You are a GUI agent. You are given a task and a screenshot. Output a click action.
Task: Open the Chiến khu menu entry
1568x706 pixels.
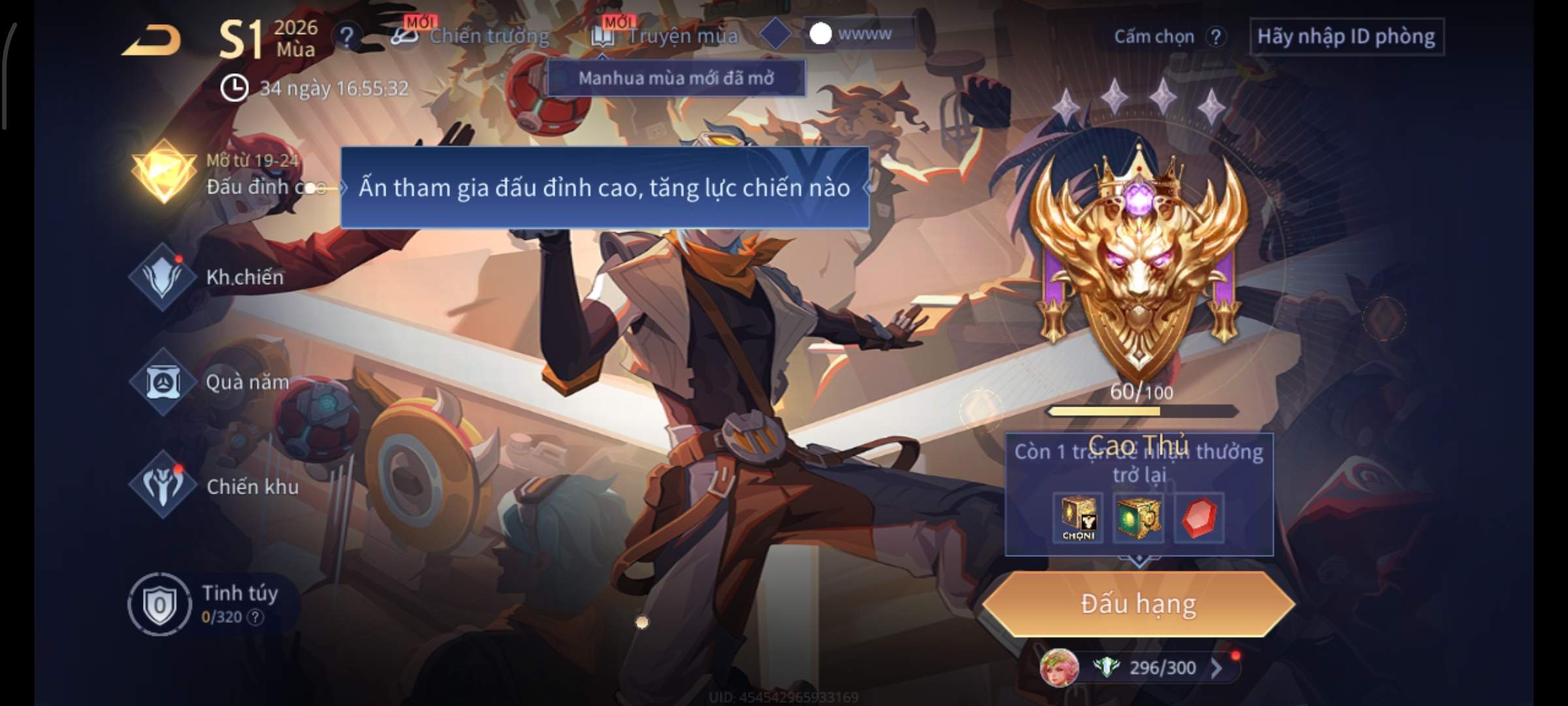[163, 486]
